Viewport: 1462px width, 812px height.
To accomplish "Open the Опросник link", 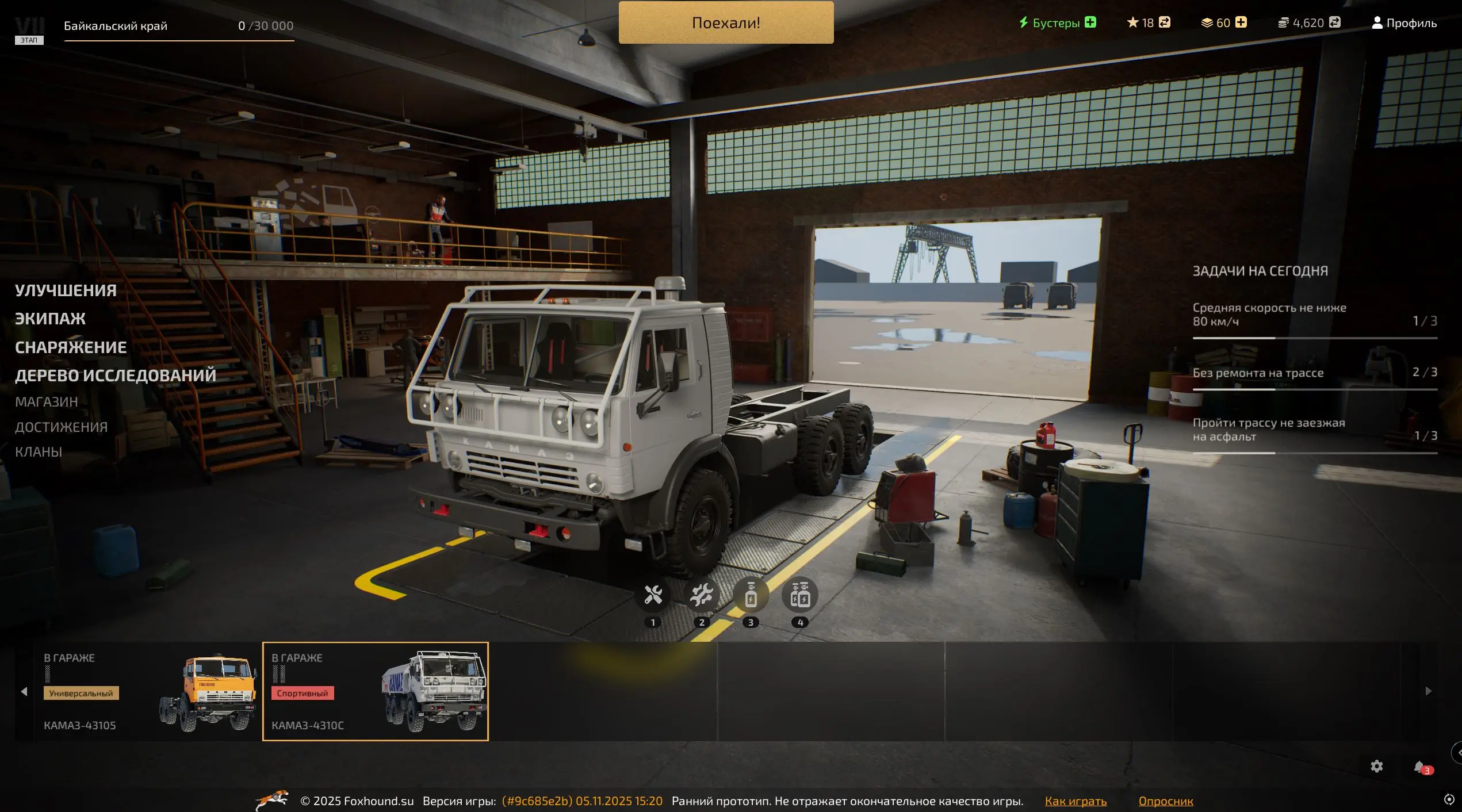I will (x=1166, y=801).
